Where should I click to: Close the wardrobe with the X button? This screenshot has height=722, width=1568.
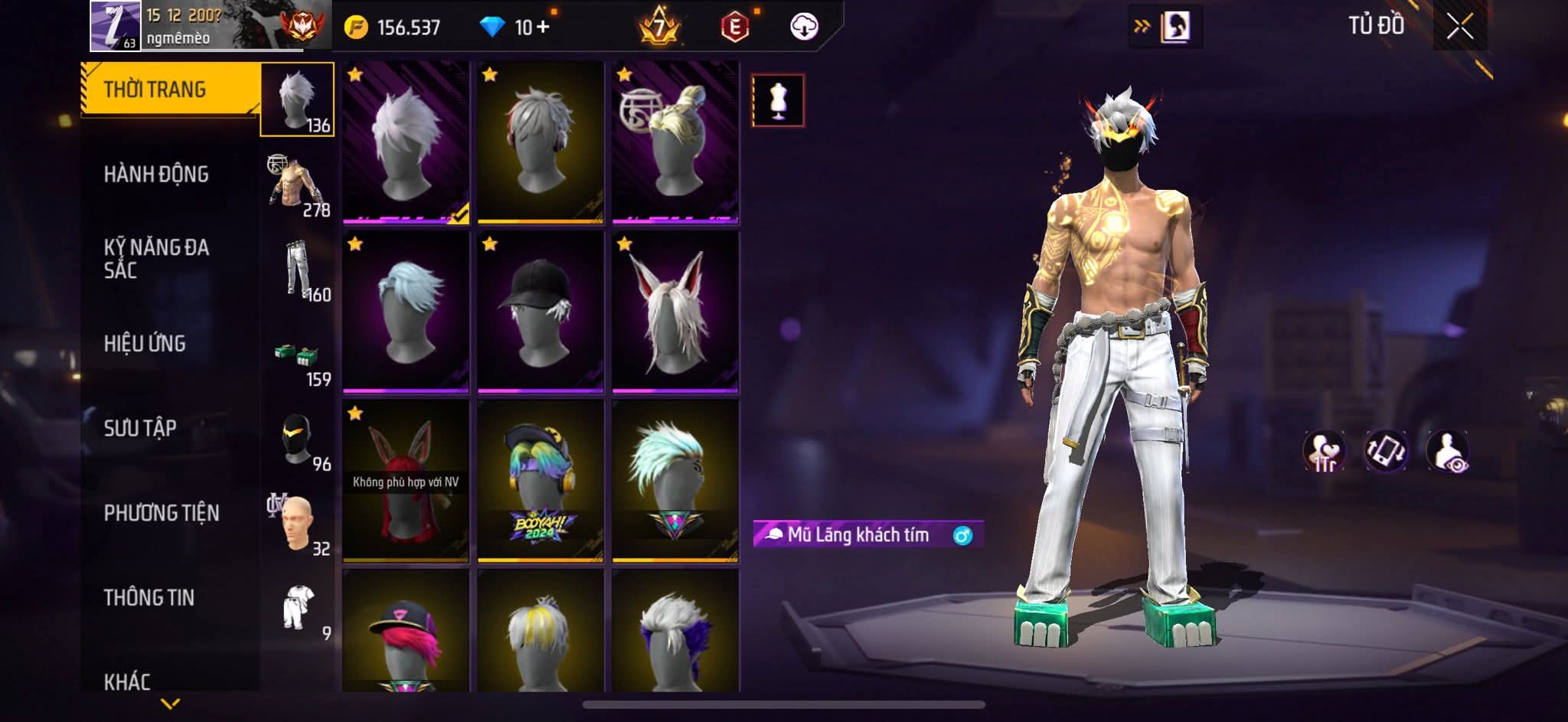[x=1459, y=28]
